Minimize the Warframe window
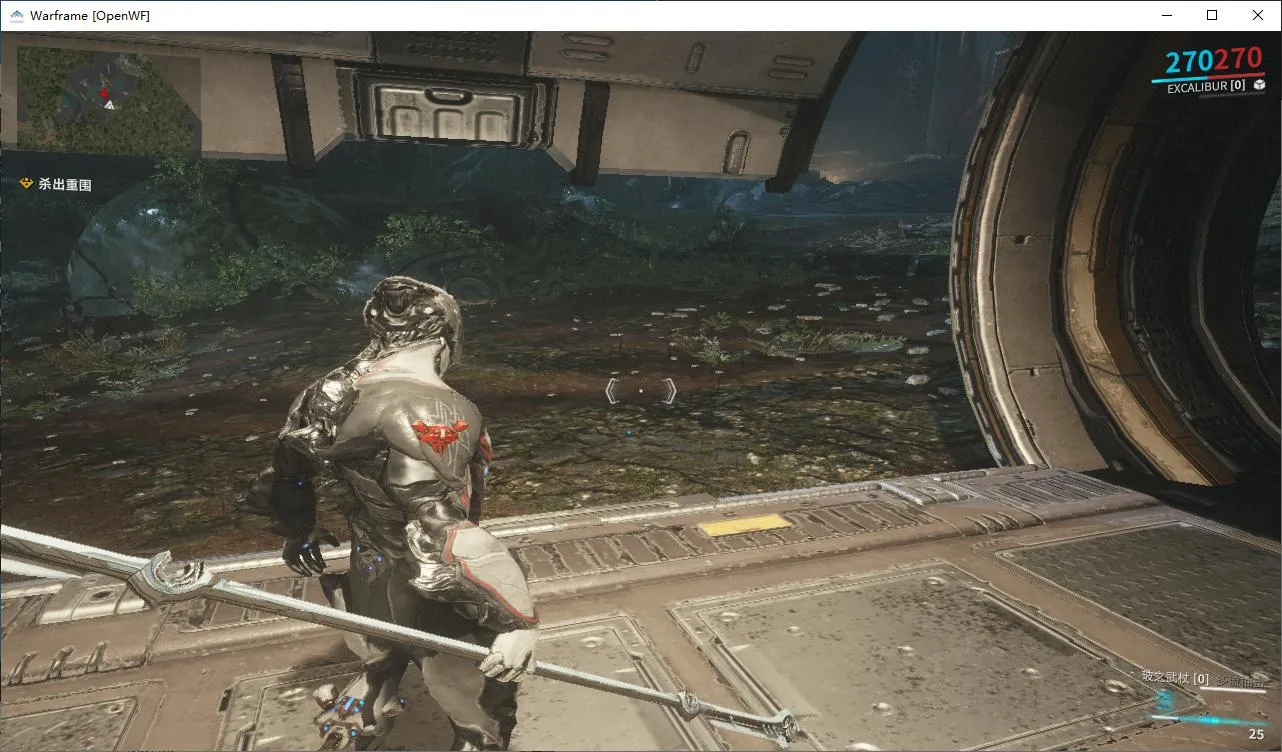 pyautogui.click(x=1166, y=15)
